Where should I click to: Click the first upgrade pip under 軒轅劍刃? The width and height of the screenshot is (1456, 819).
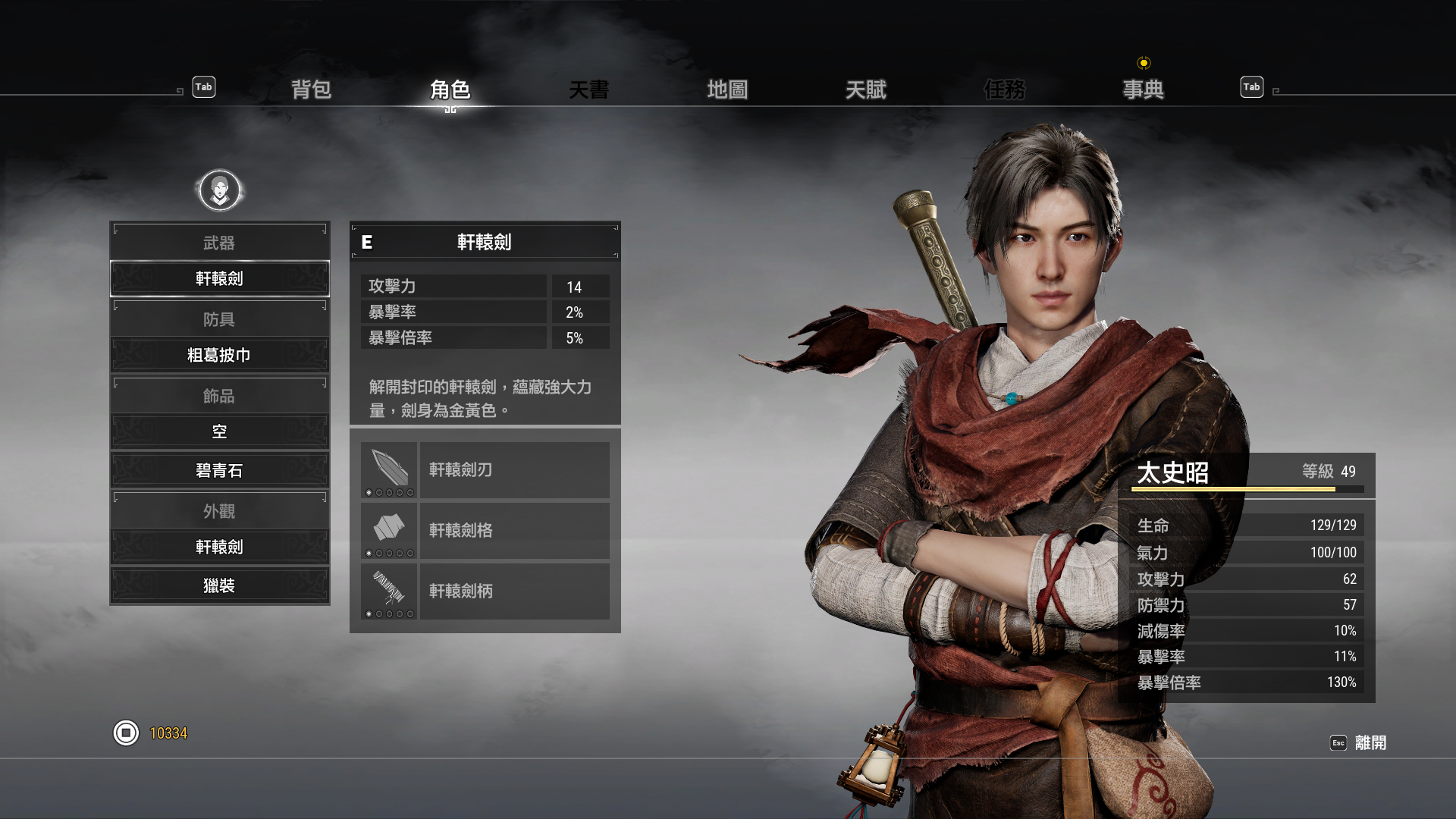pyautogui.click(x=369, y=491)
